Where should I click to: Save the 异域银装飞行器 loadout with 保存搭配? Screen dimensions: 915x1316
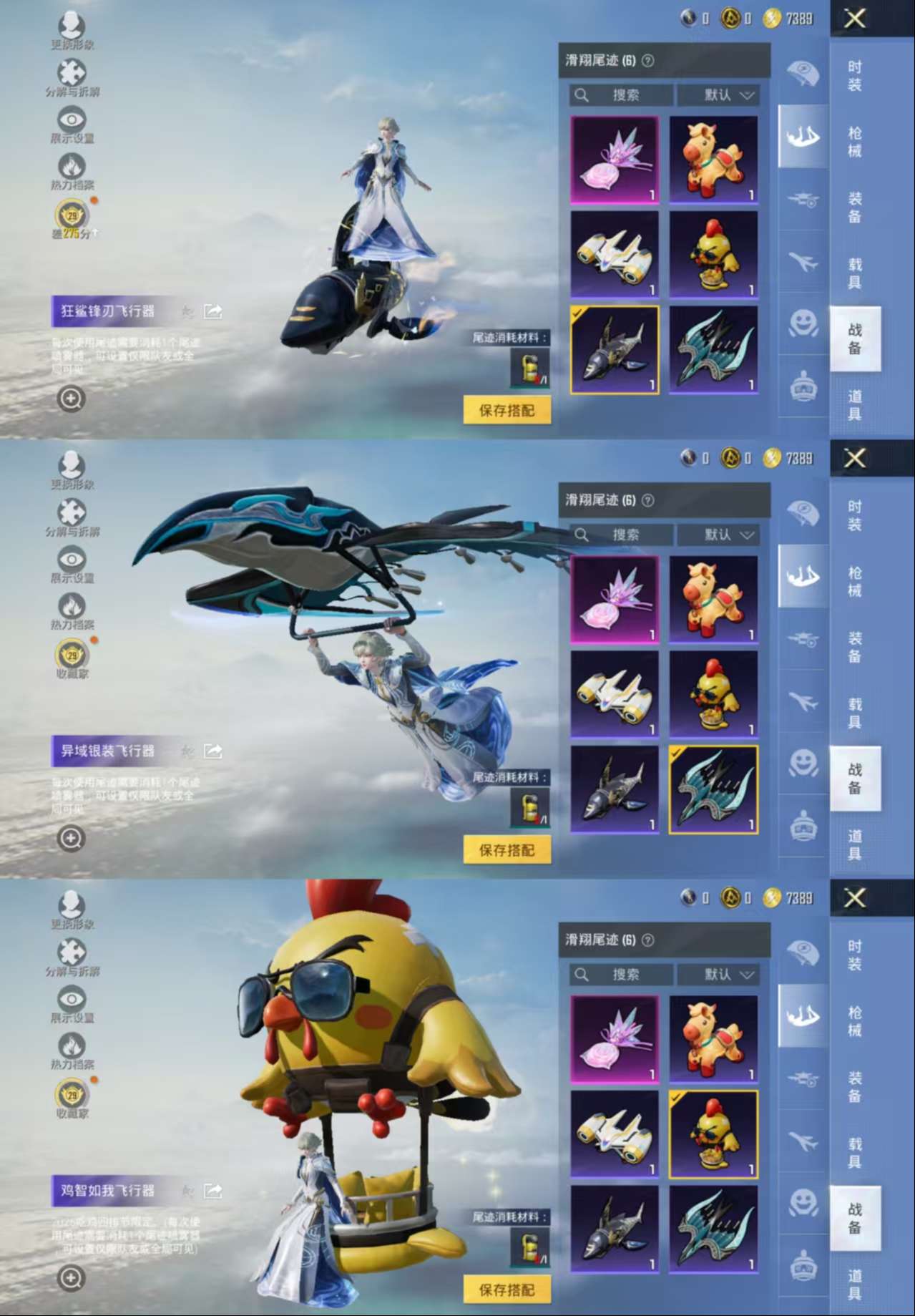[x=507, y=850]
